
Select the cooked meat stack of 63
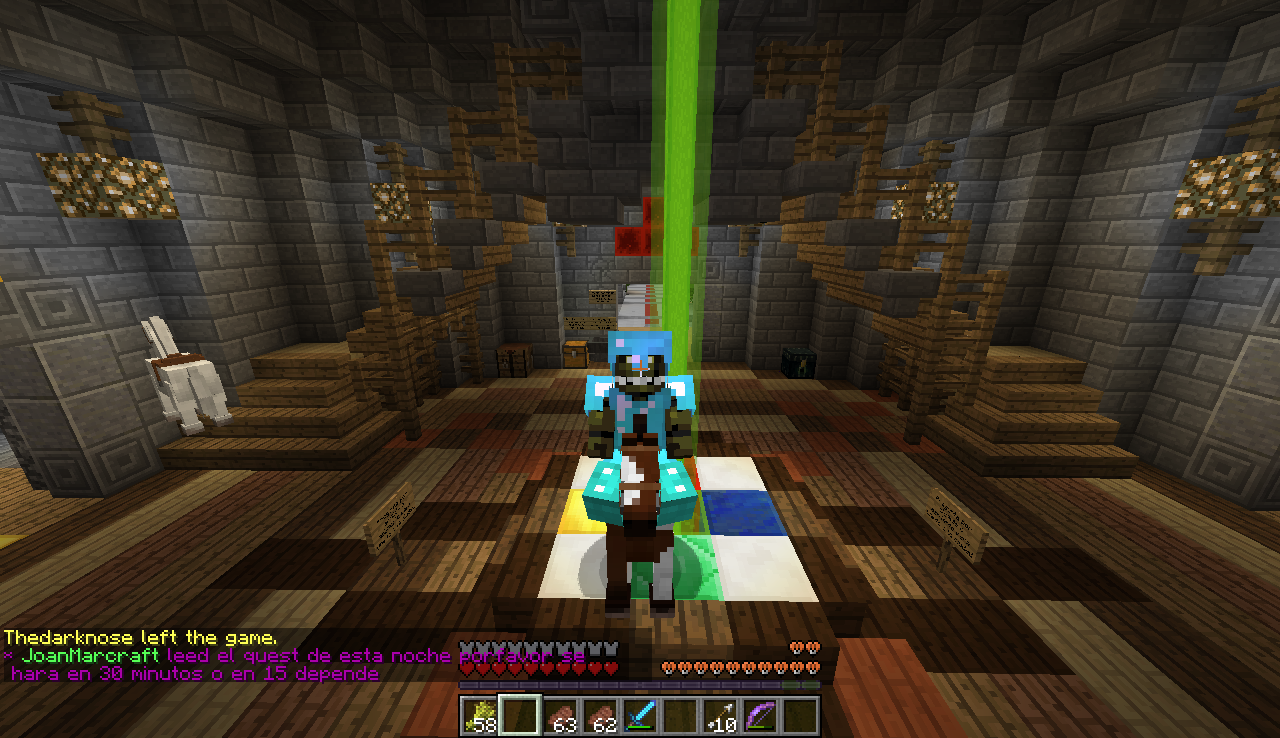560,716
